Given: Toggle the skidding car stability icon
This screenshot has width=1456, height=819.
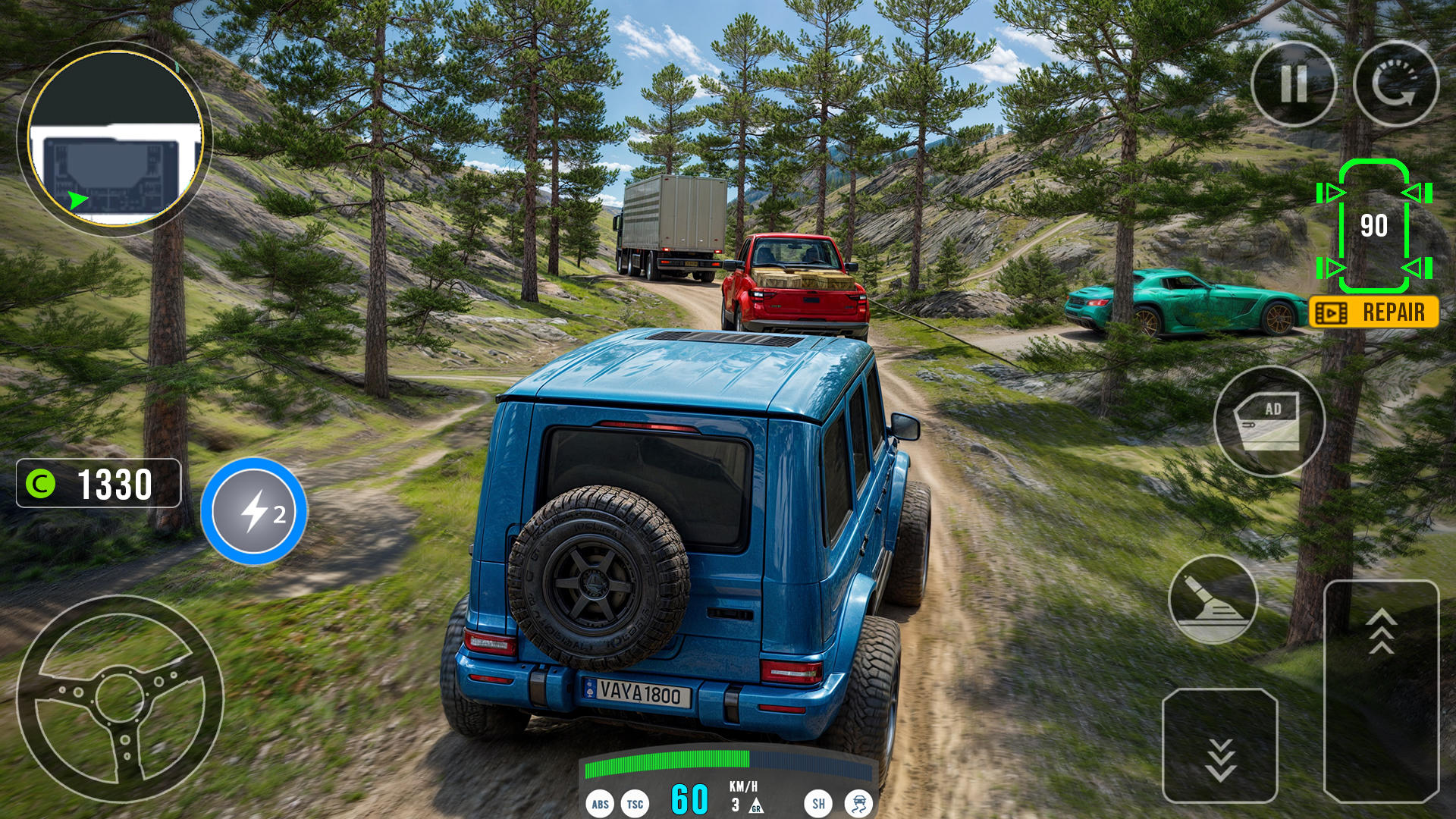Looking at the screenshot, I should click(x=858, y=803).
